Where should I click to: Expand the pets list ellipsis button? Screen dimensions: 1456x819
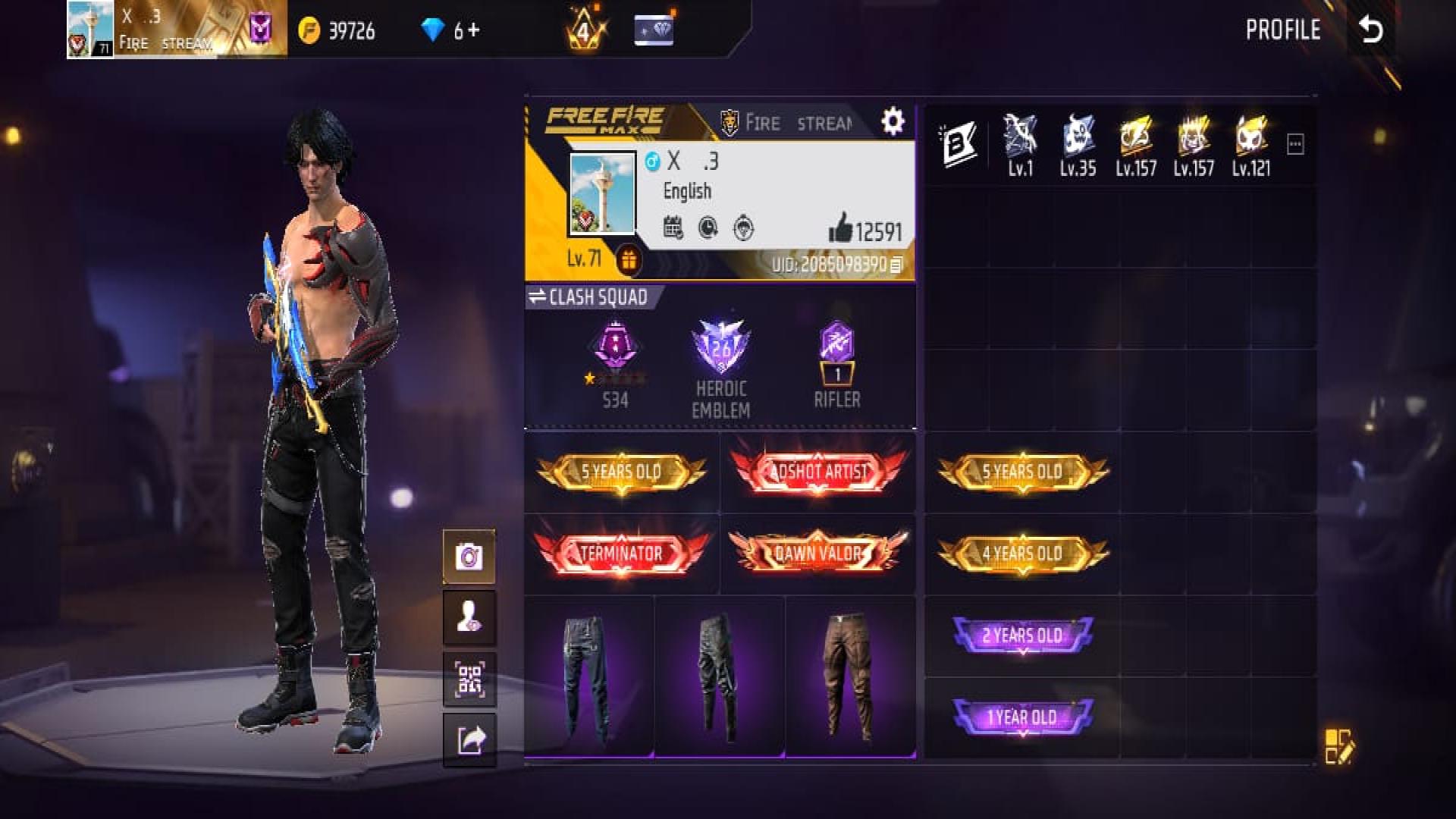(1295, 144)
